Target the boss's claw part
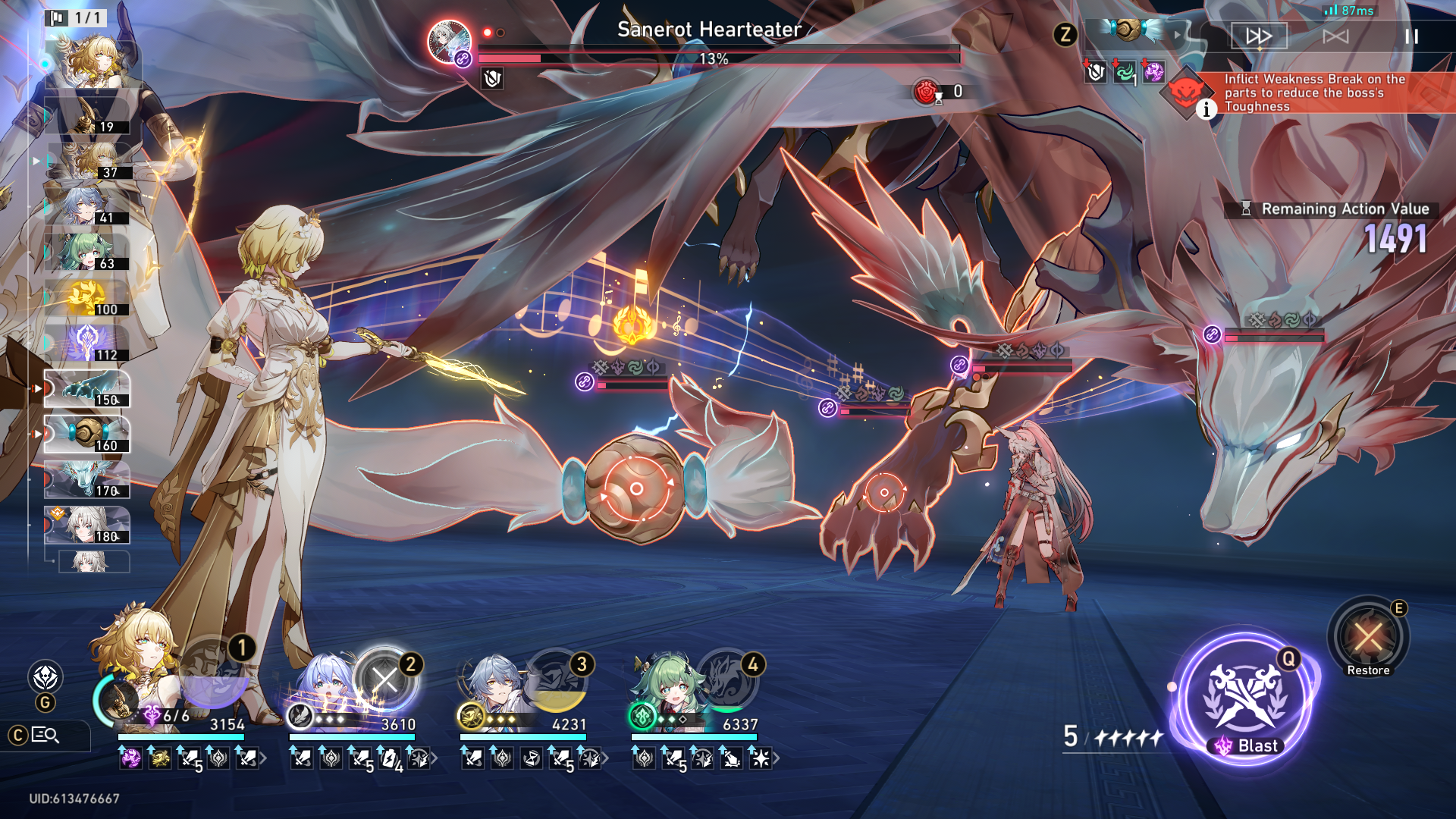Viewport: 1456px width, 819px height. point(883,493)
